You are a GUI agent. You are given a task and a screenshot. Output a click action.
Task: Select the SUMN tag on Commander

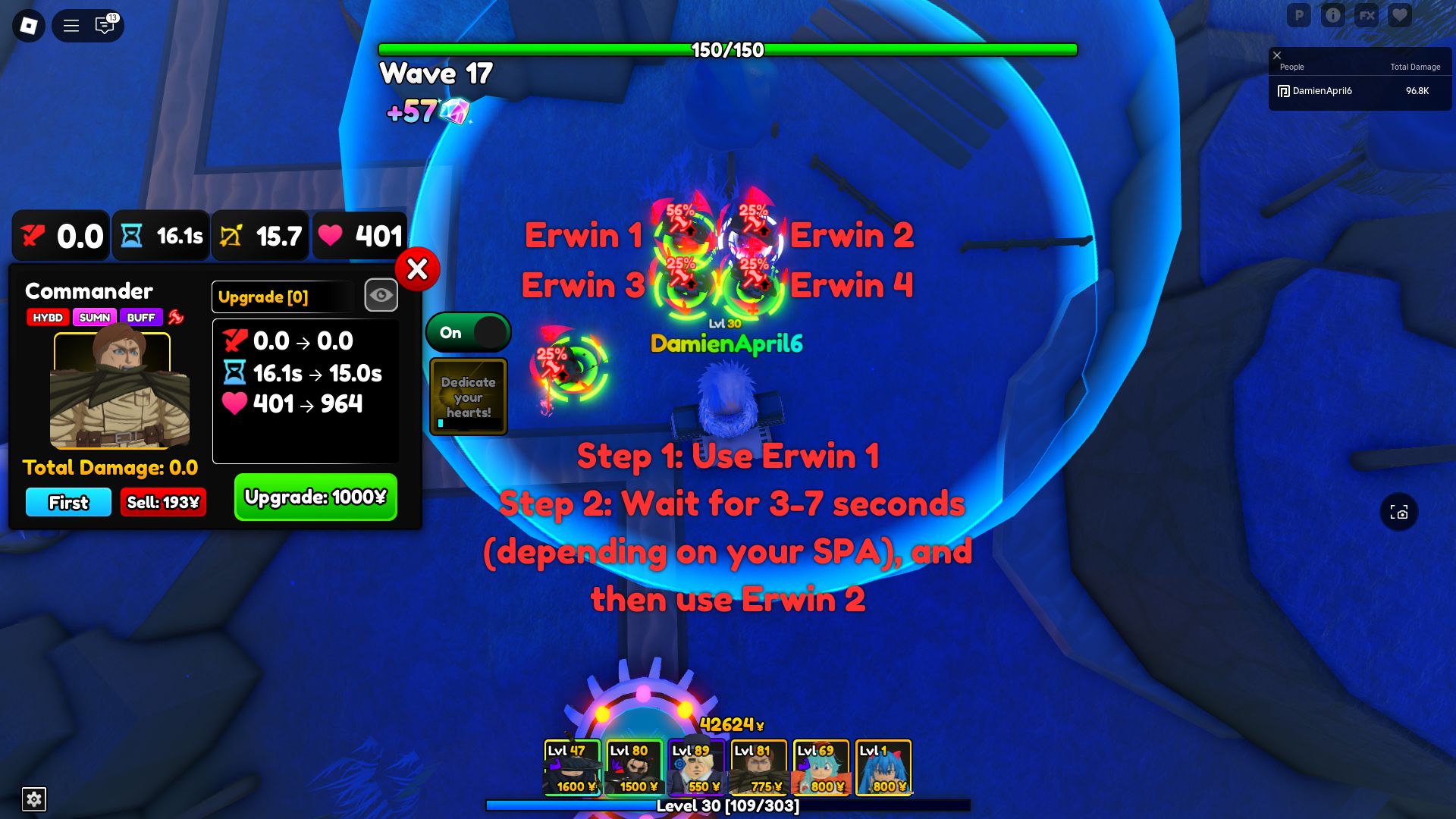96,318
